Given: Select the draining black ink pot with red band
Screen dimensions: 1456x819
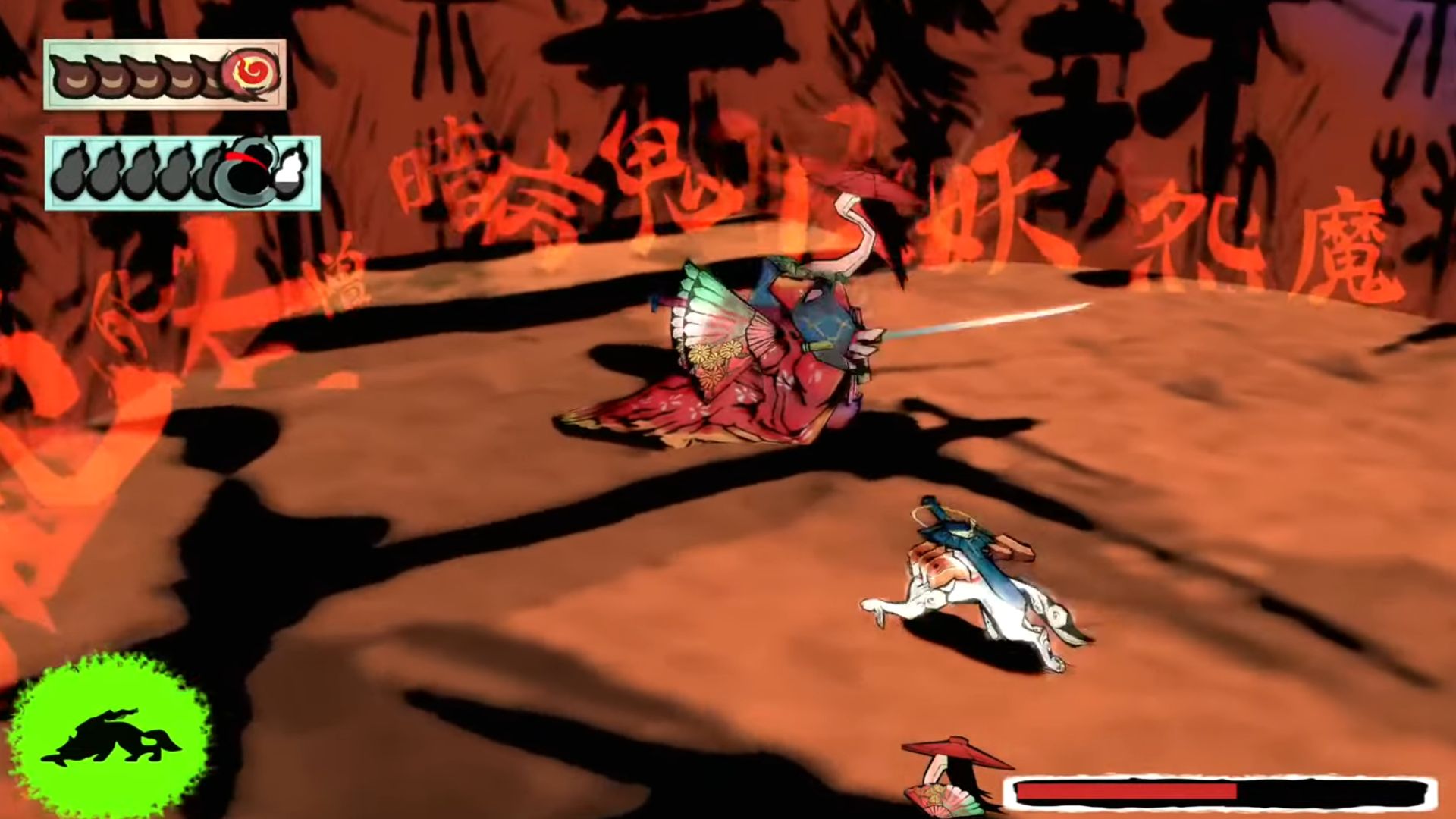Looking at the screenshot, I should [243, 171].
